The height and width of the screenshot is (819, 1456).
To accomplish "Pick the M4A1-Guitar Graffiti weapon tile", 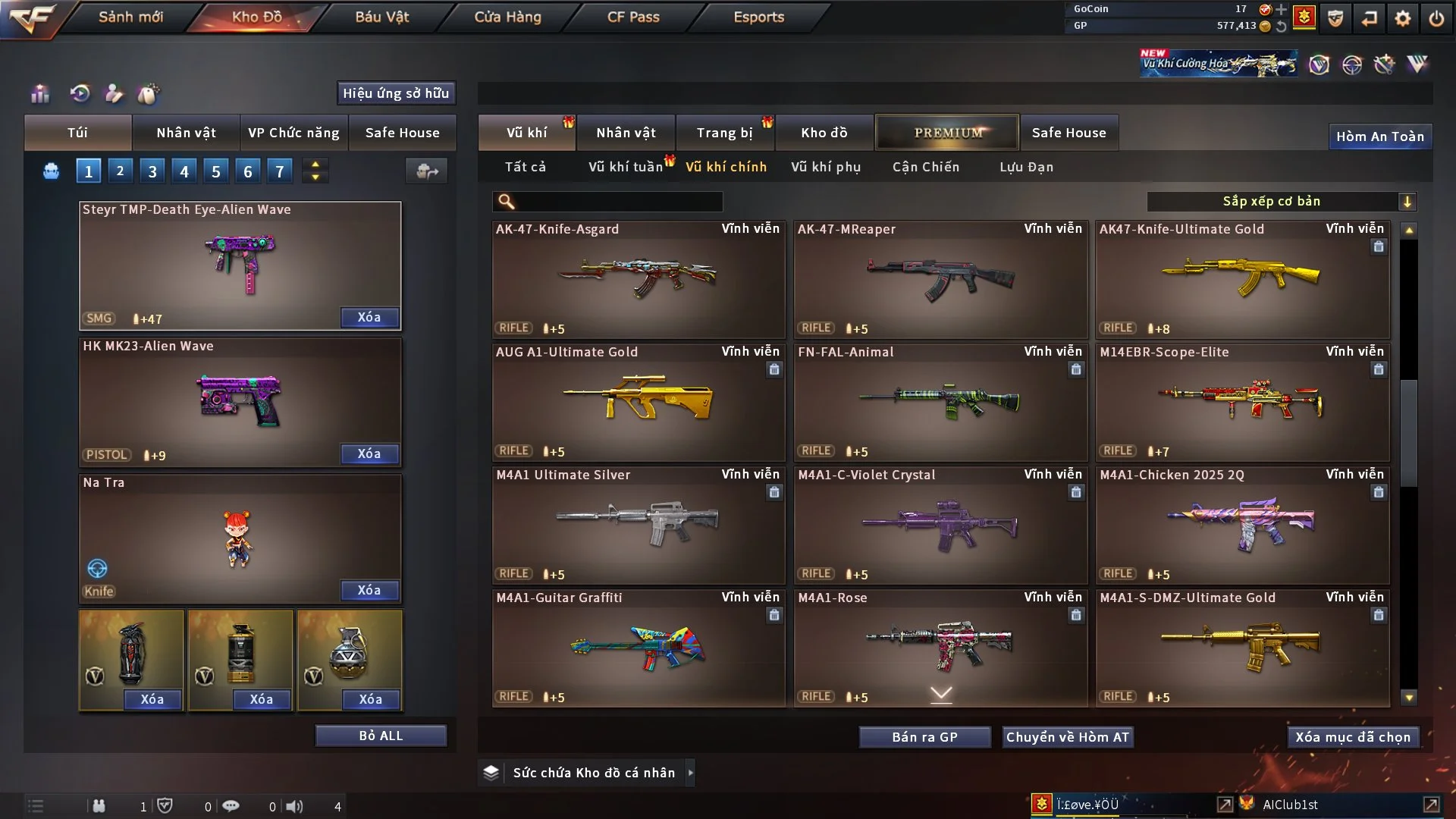I will [638, 648].
